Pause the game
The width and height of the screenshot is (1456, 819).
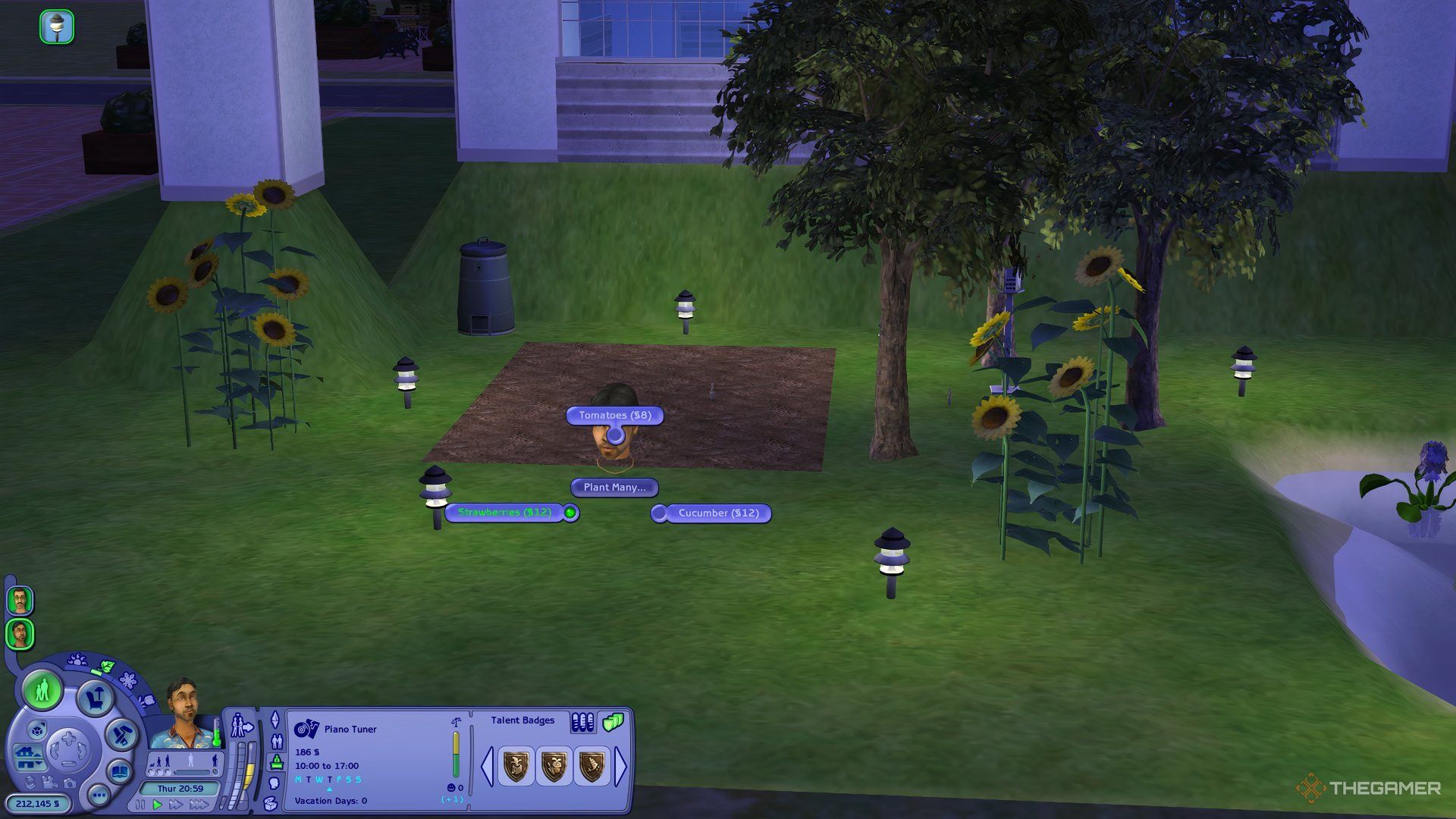point(142,805)
